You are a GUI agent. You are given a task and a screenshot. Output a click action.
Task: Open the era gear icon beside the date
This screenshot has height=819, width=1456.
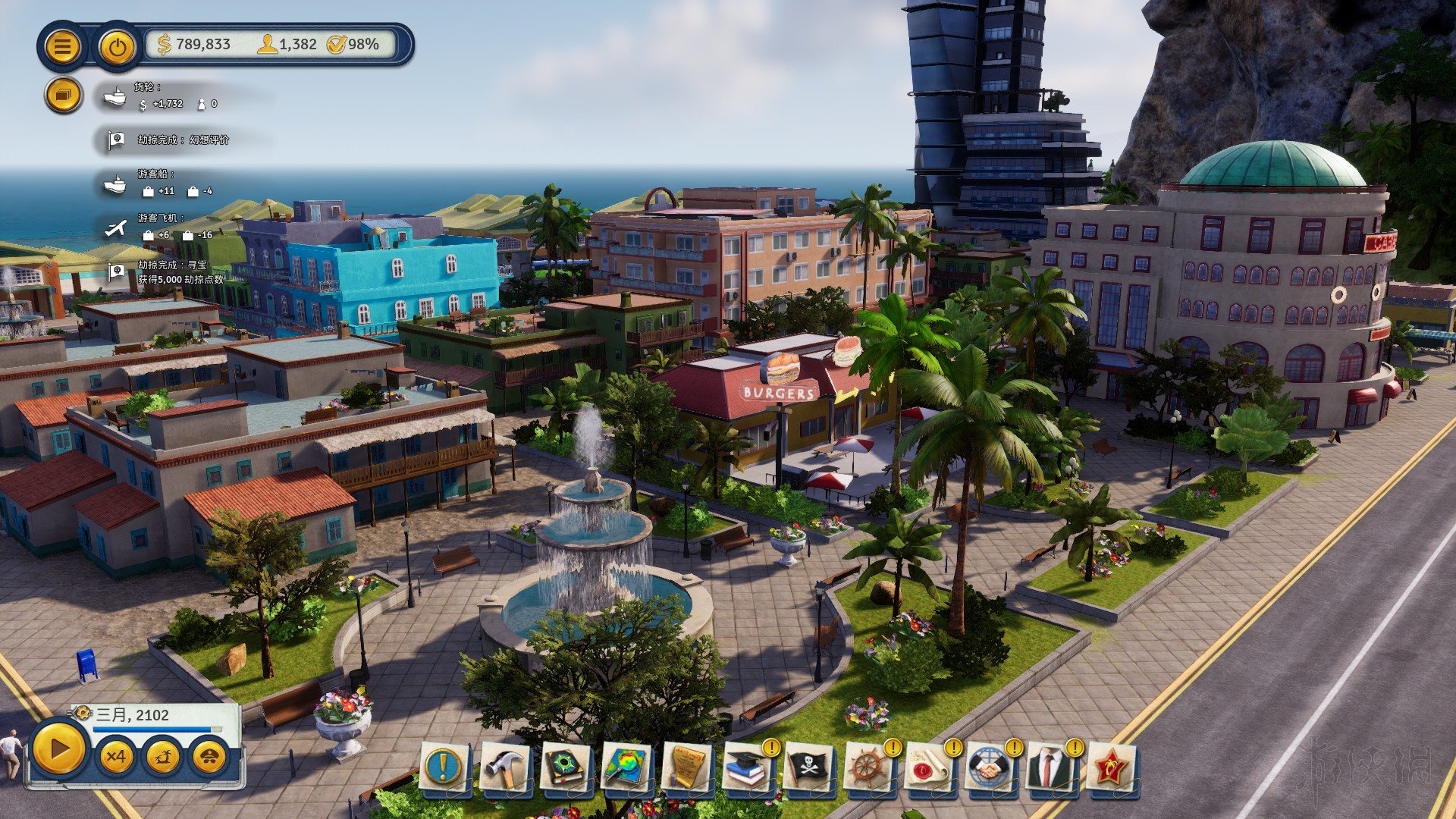[82, 714]
